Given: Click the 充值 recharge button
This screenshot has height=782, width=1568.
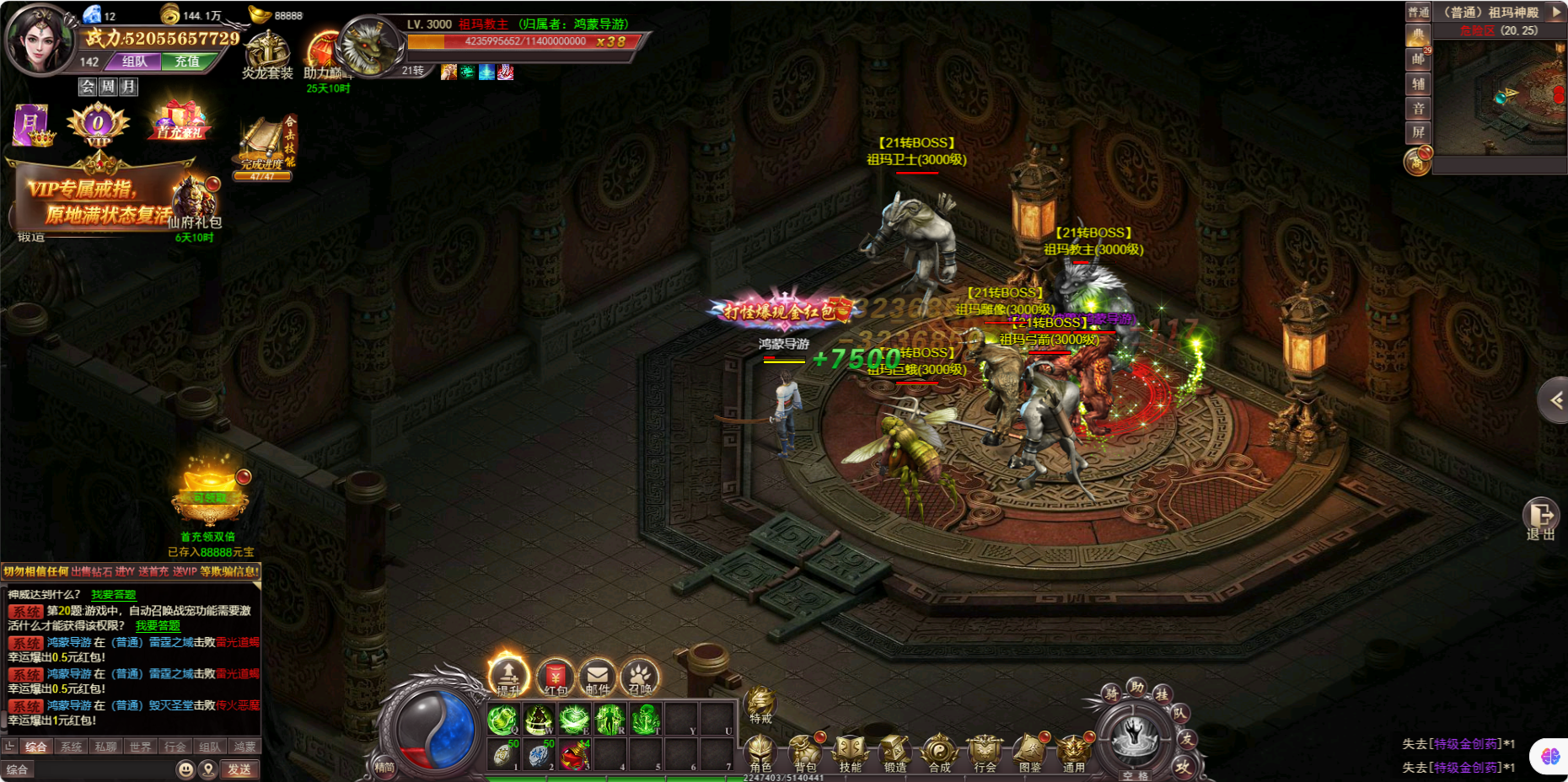Looking at the screenshot, I should coord(187,62).
